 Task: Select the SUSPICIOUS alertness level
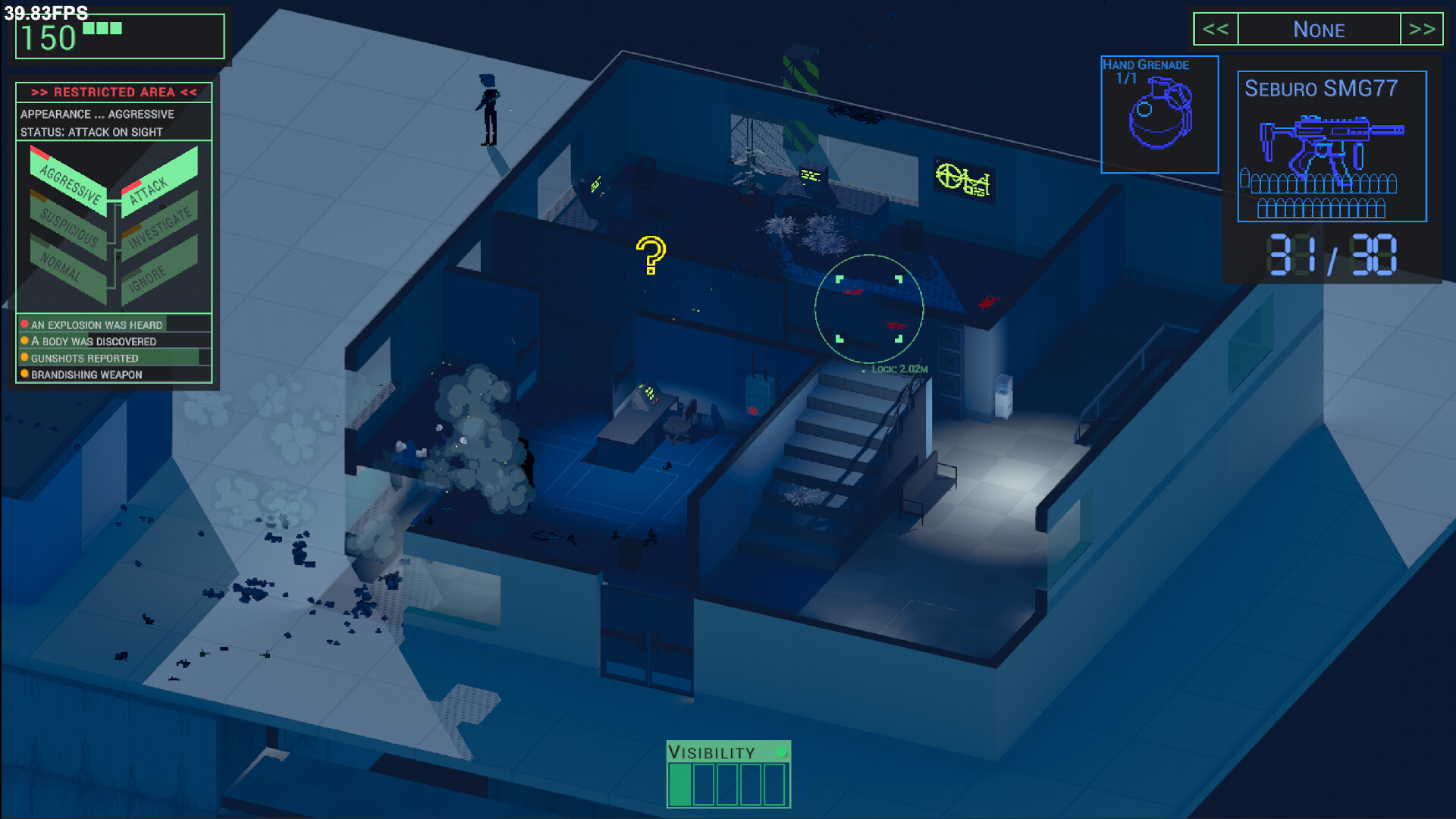pos(70,226)
